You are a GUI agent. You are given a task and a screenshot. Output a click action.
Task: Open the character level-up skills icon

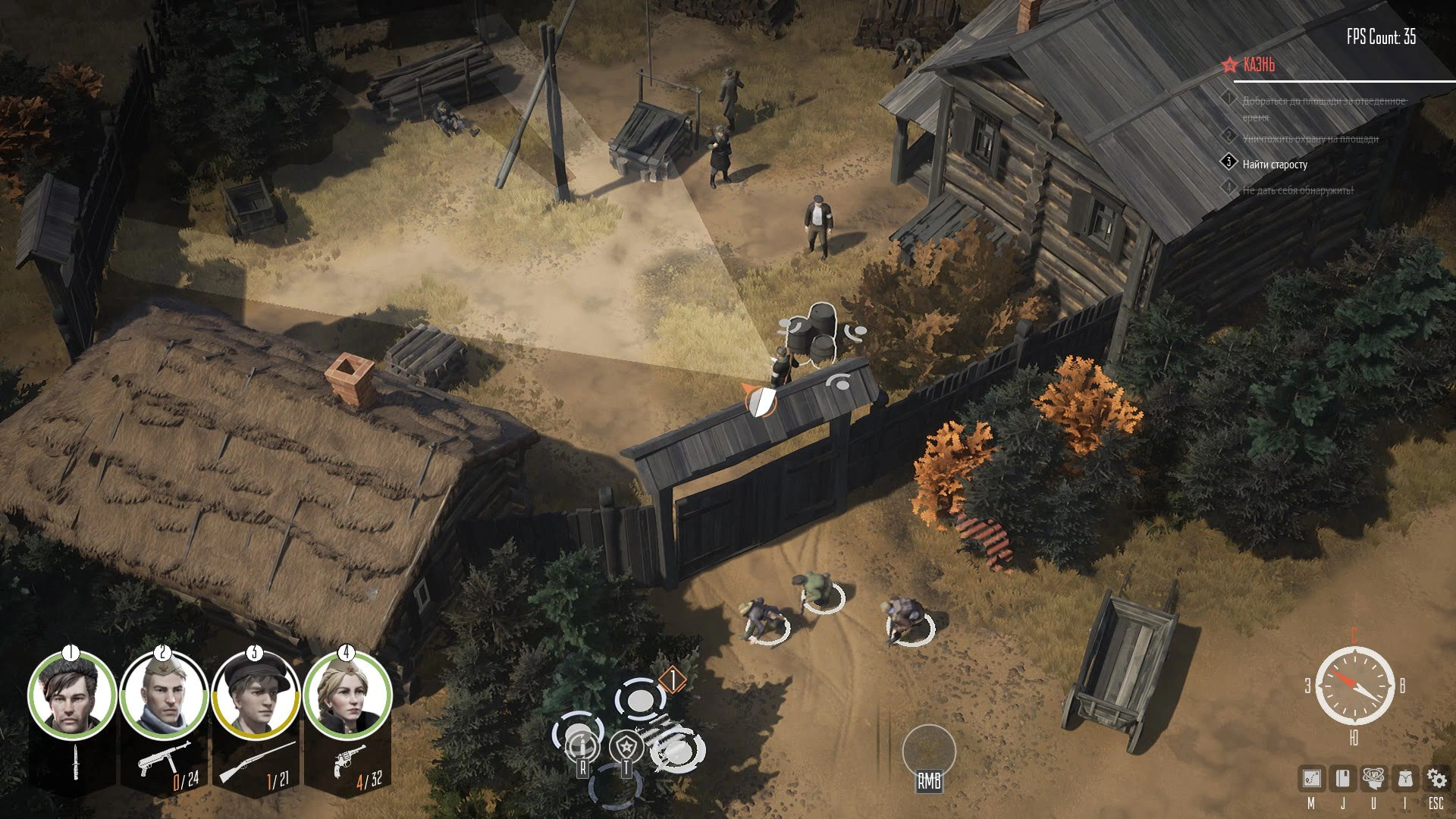click(1373, 778)
